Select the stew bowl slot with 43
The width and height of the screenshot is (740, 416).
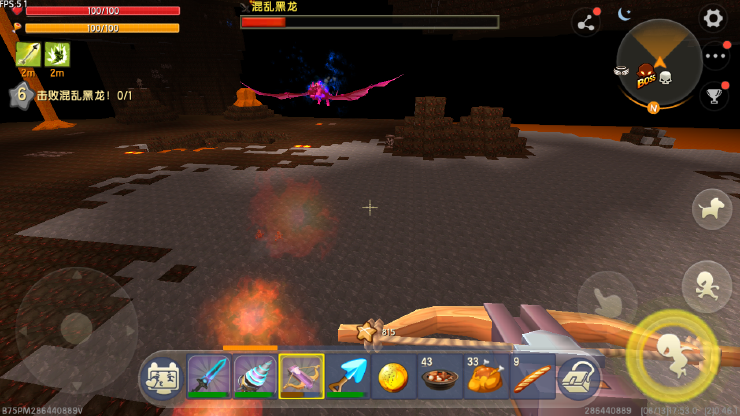point(440,378)
